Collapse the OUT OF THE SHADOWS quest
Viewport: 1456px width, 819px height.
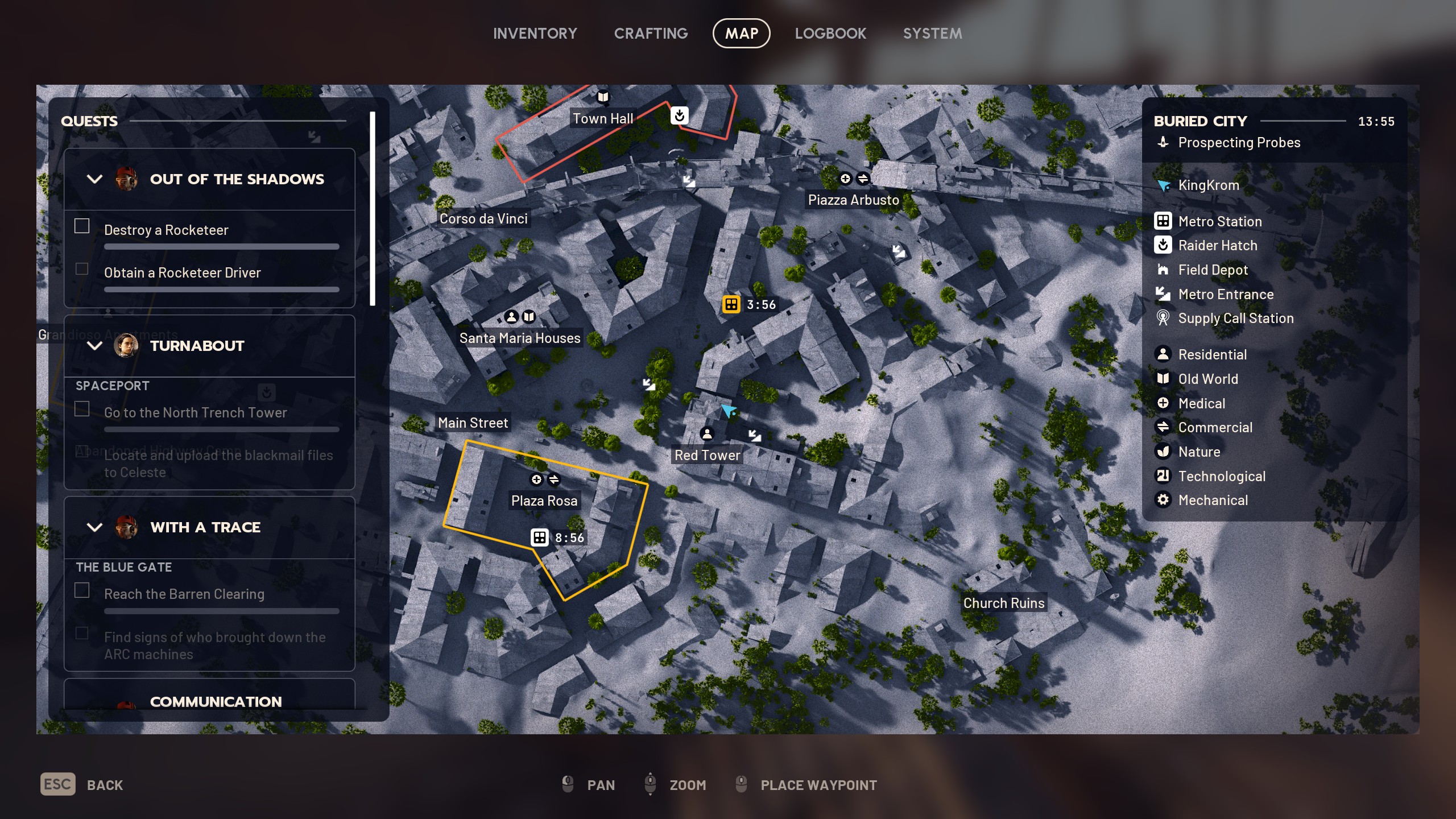tap(95, 179)
